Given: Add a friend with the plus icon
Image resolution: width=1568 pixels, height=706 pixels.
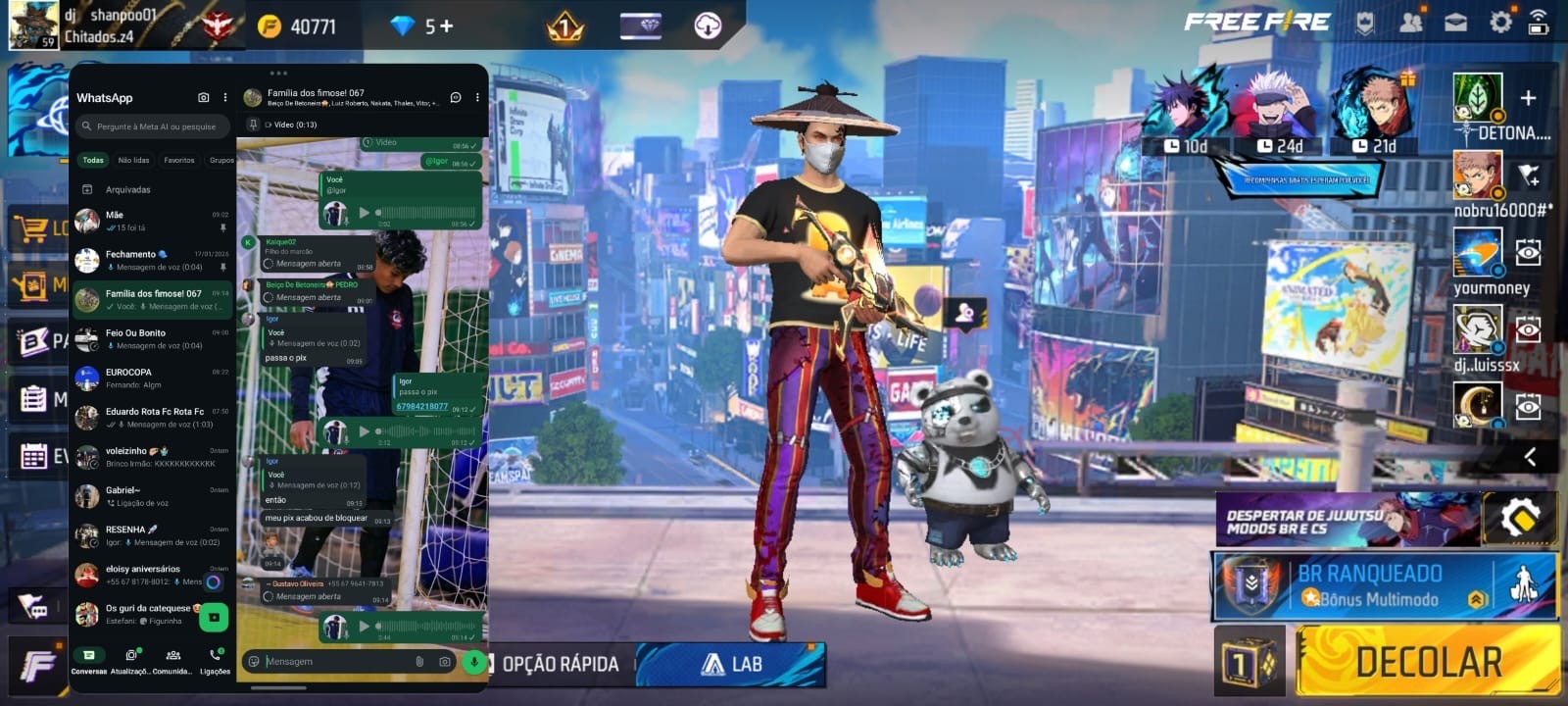Looking at the screenshot, I should coord(1528,97).
